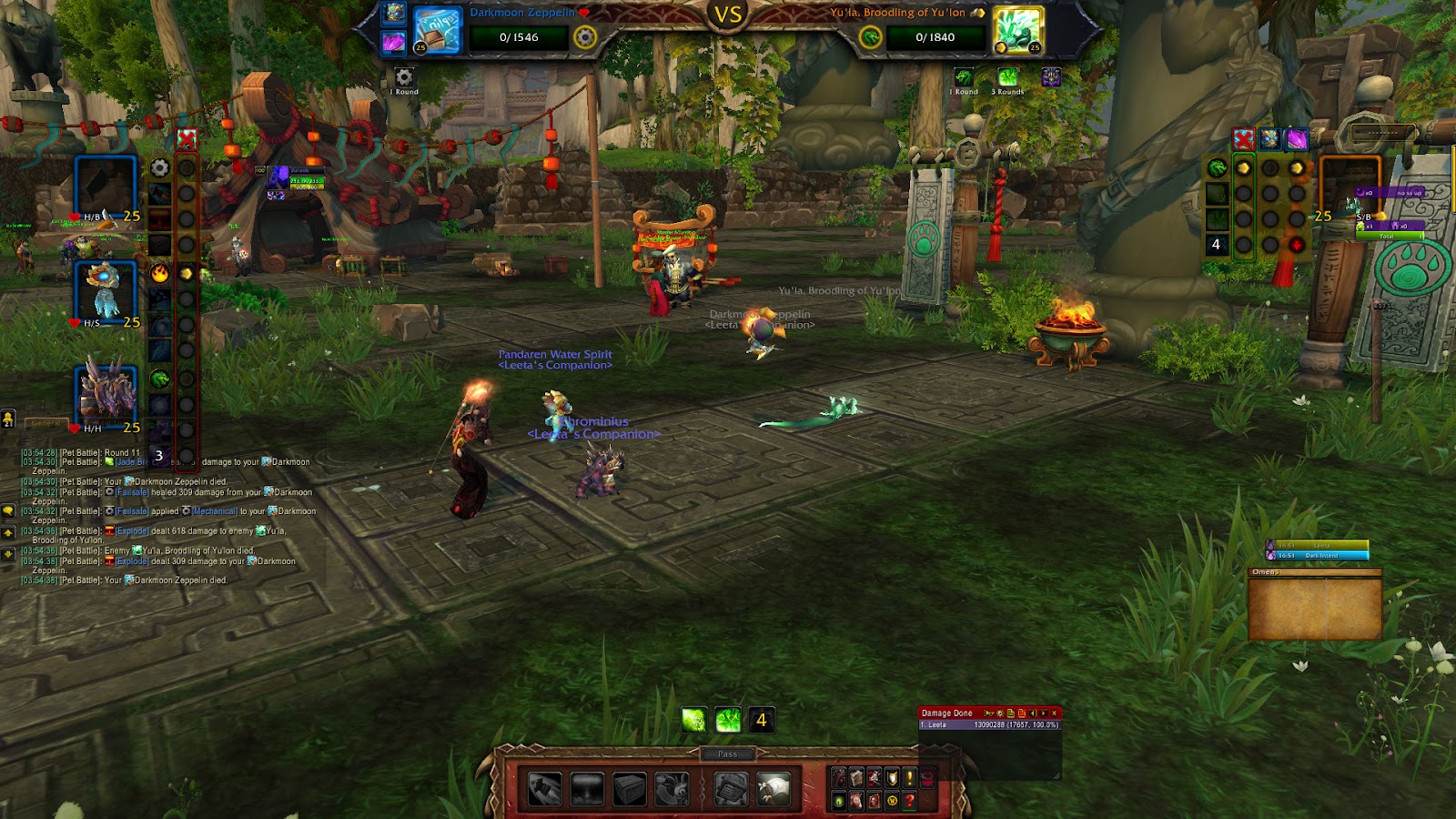Click the green dragon ability icon beside hydra
This screenshot has height=819, width=1456.
160,379
